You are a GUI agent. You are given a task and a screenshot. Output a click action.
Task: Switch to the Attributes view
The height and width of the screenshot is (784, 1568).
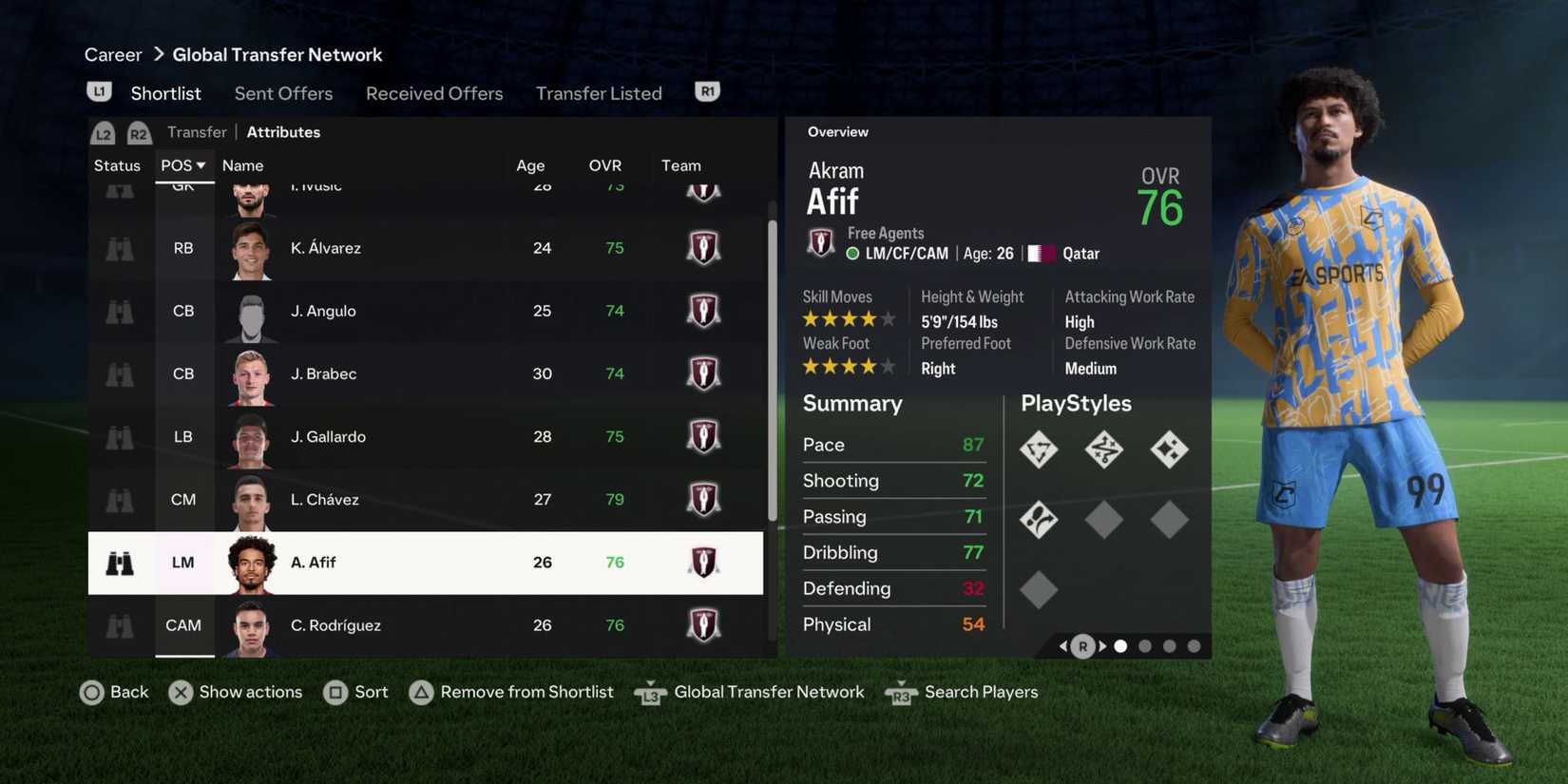tap(283, 131)
